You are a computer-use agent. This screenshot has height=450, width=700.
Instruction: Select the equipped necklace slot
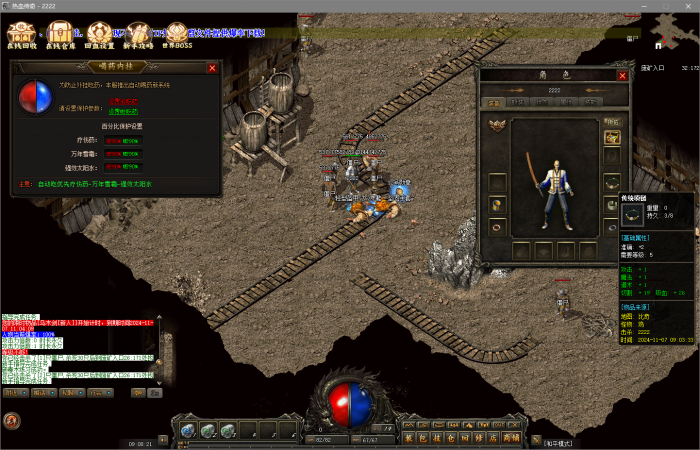tap(612, 181)
